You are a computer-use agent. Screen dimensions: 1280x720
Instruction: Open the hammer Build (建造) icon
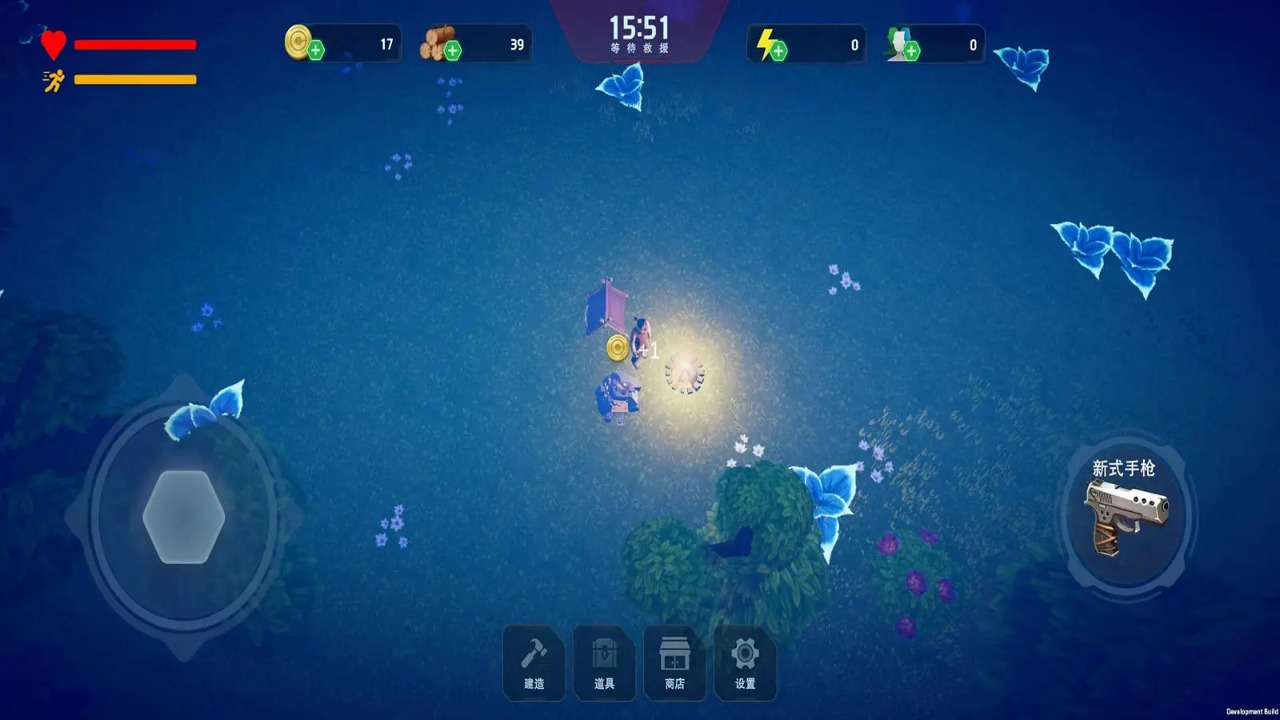point(533,650)
